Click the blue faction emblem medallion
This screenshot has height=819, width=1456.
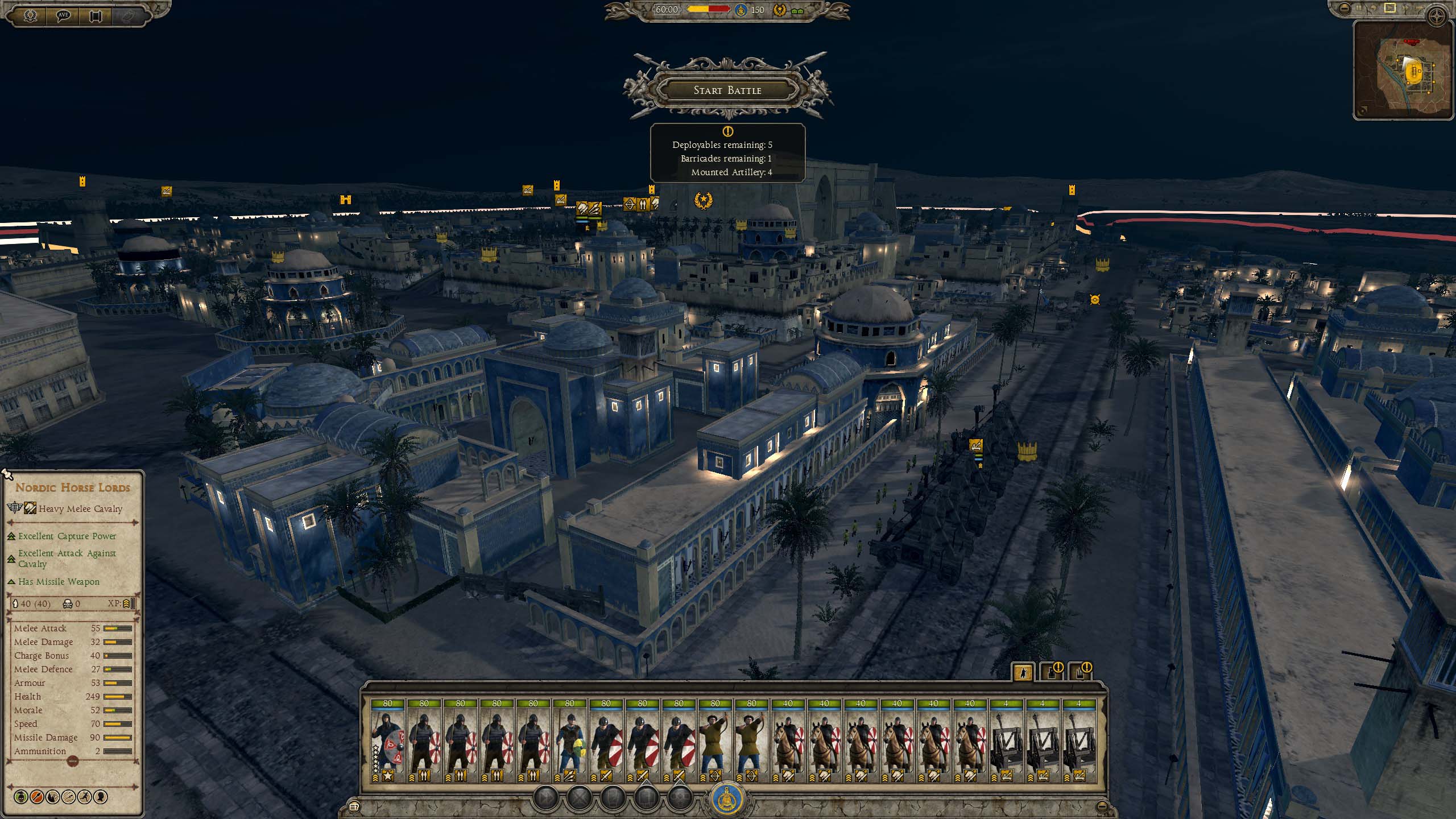click(729, 799)
